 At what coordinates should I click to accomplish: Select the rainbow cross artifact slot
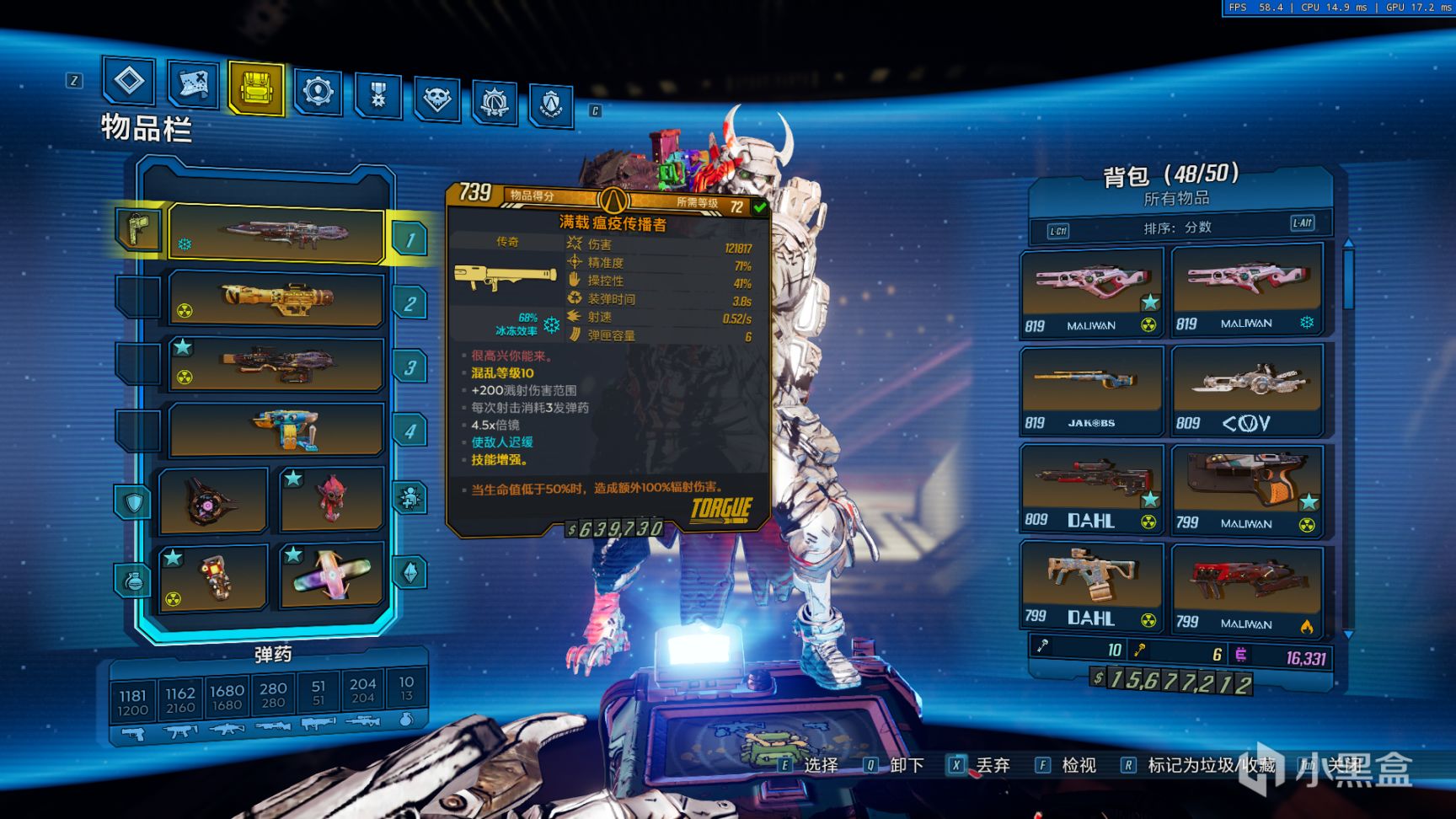(331, 575)
